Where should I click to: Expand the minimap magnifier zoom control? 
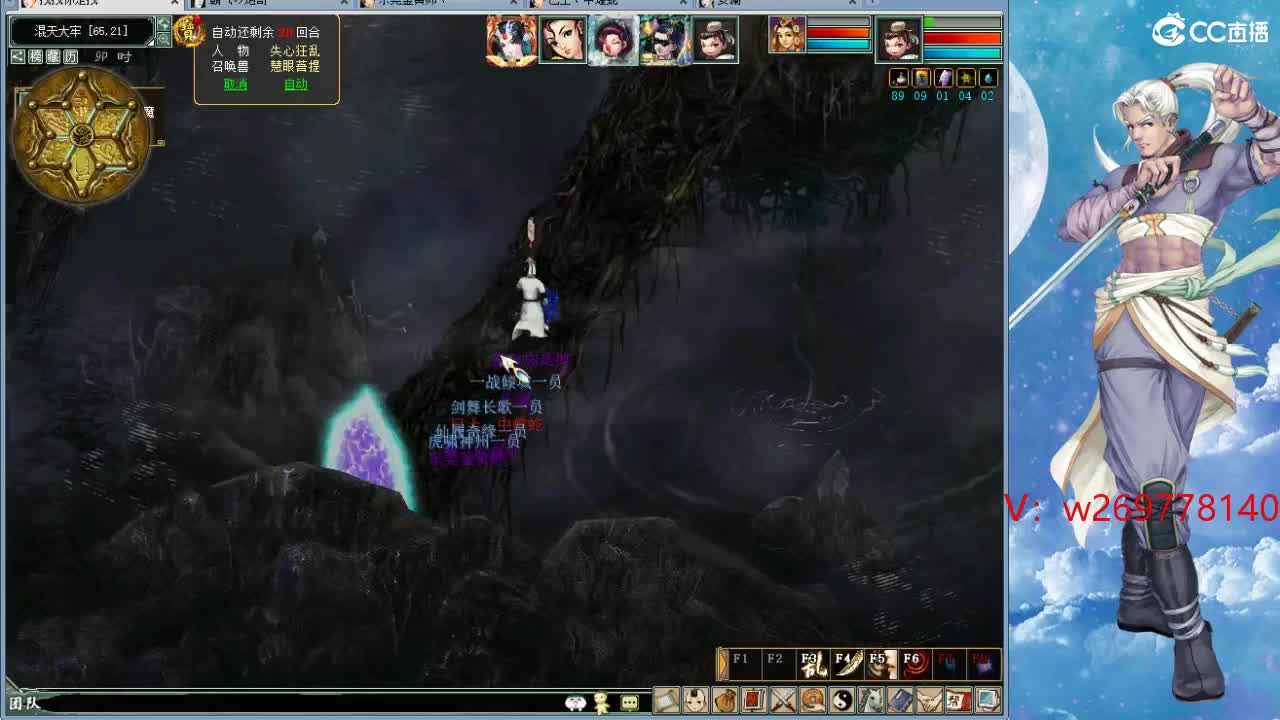pos(163,37)
